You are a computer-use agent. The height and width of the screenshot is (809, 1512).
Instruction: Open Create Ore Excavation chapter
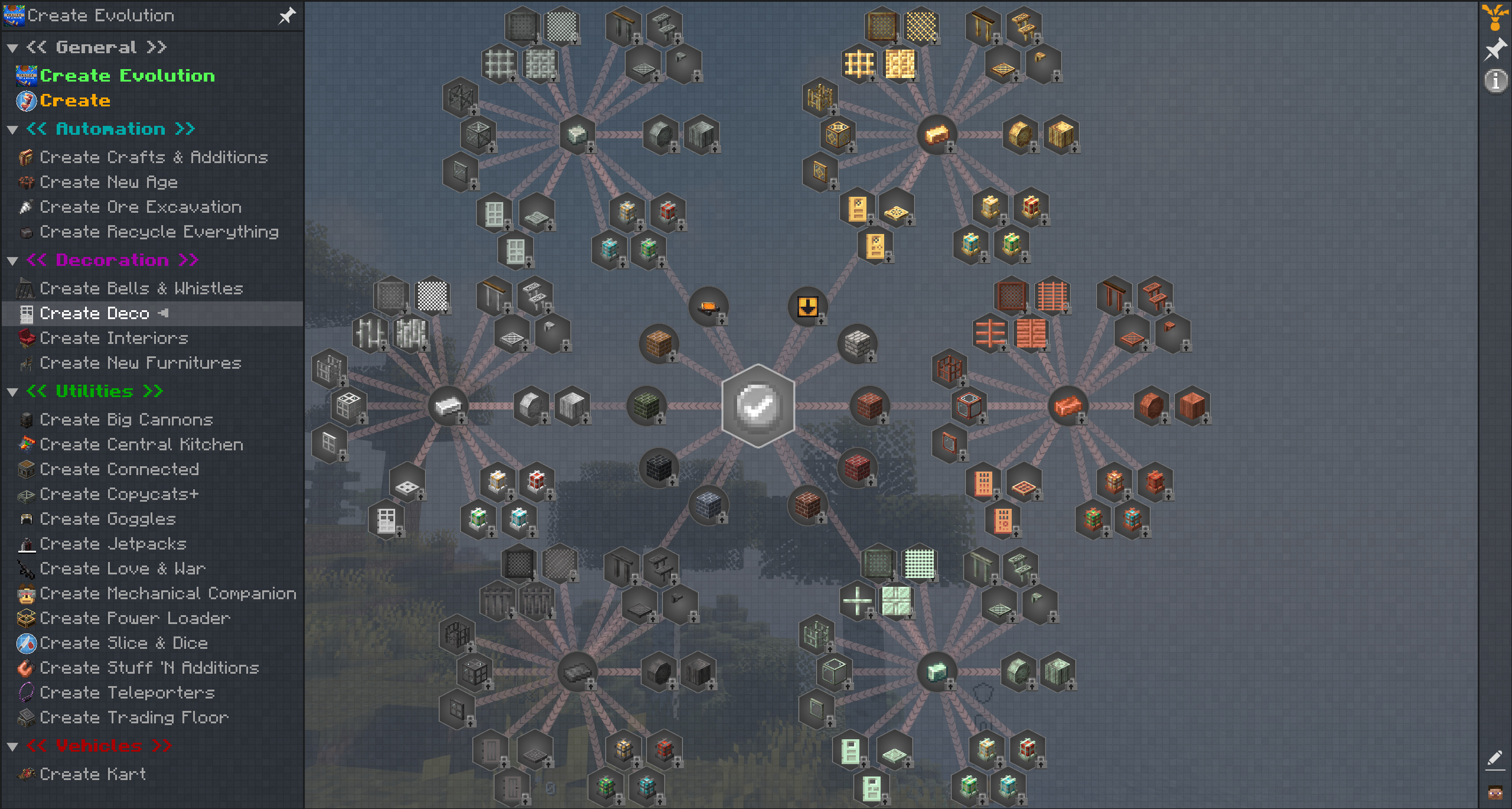coord(141,207)
